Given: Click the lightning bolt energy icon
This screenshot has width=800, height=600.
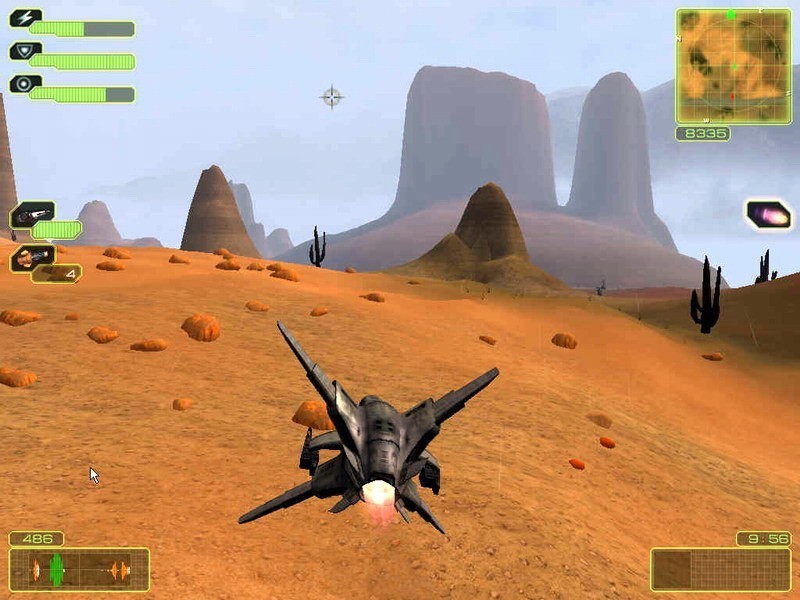Looking at the screenshot, I should tap(25, 18).
